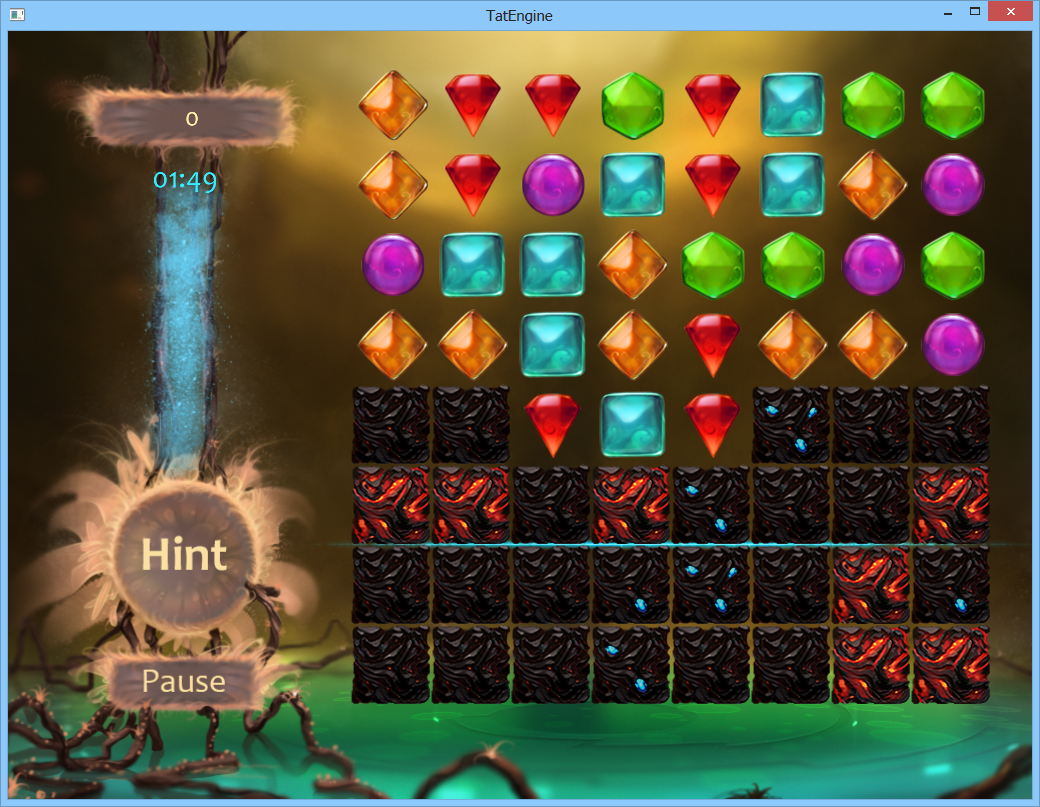Pause the game
The height and width of the screenshot is (807, 1040).
click(184, 682)
